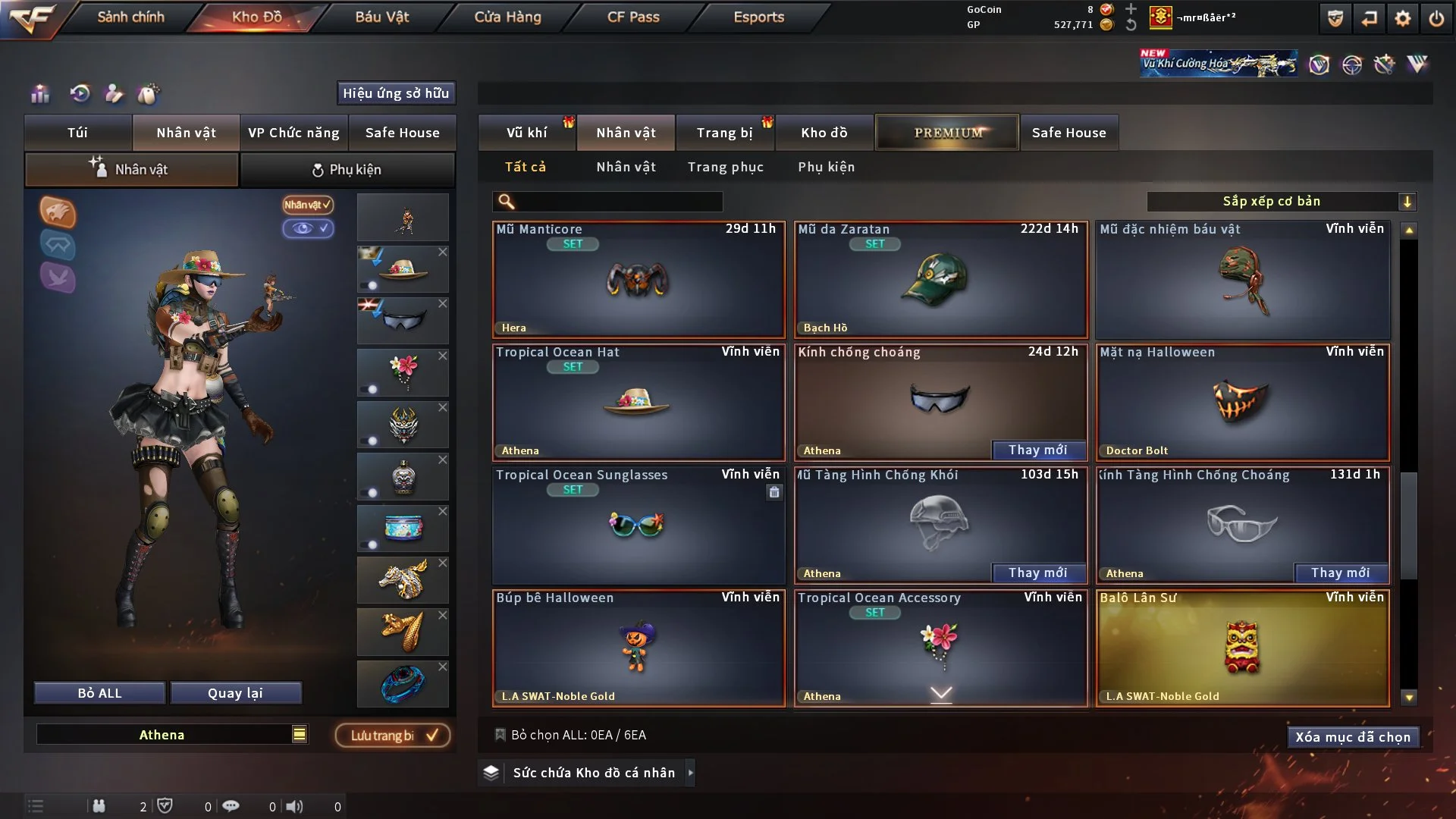1456x819 pixels.
Task: Open settings via the gear icon
Action: (1402, 18)
